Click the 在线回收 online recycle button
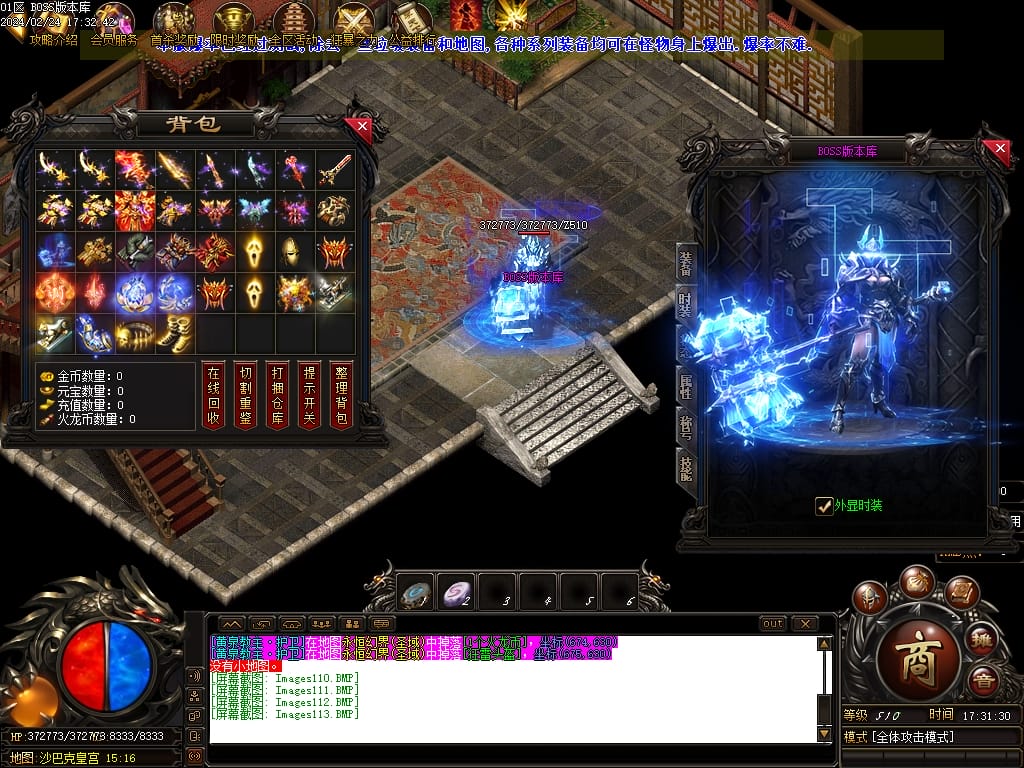The height and width of the screenshot is (768, 1024). pyautogui.click(x=213, y=394)
